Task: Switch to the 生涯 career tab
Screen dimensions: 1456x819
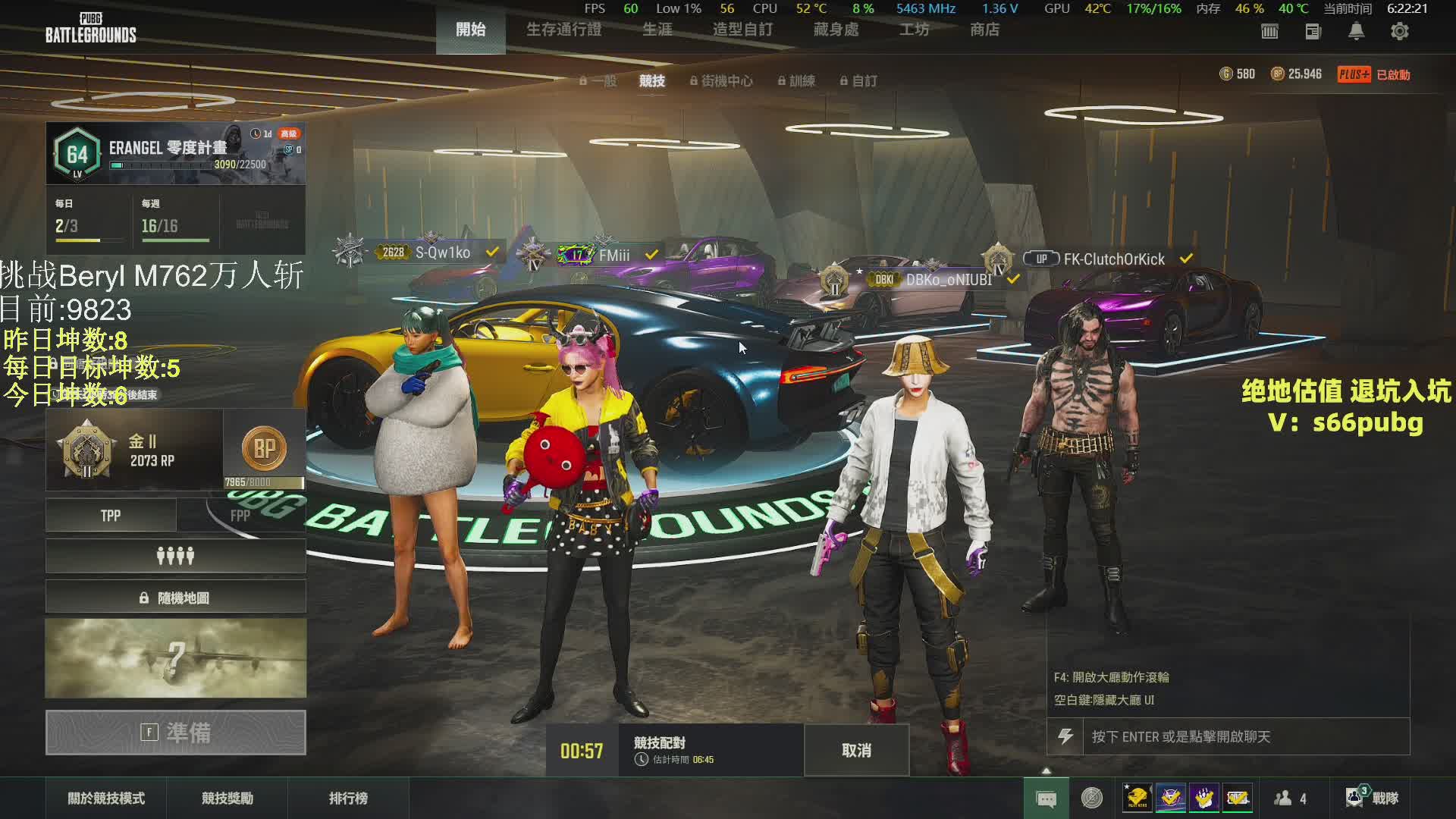Action: [657, 30]
